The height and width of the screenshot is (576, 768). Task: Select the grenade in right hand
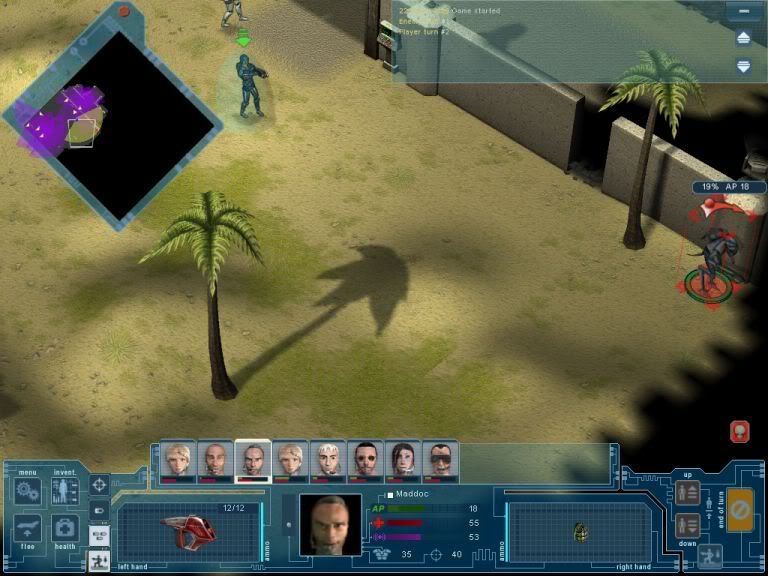(x=581, y=533)
